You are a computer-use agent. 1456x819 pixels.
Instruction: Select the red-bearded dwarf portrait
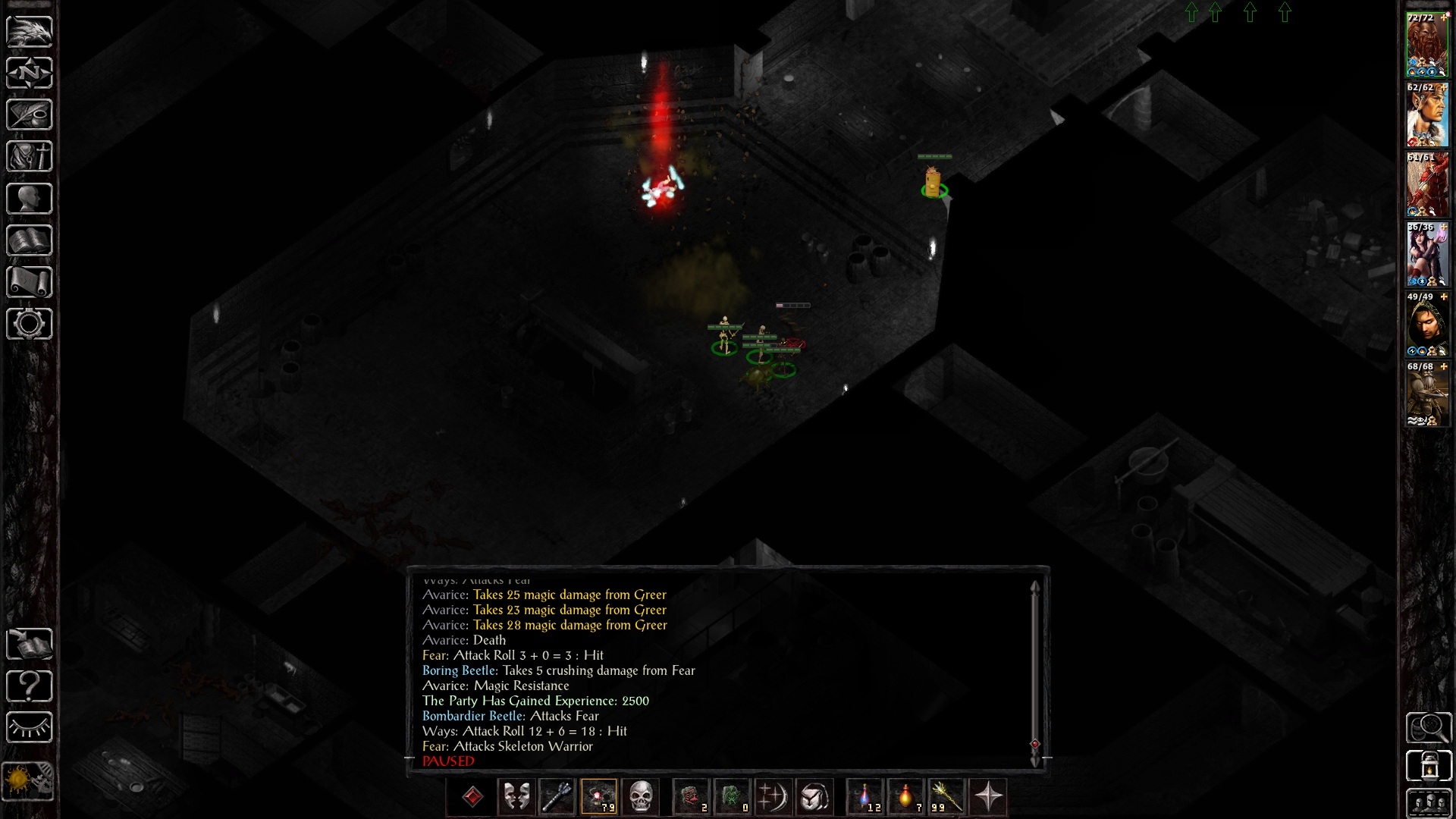(1426, 45)
